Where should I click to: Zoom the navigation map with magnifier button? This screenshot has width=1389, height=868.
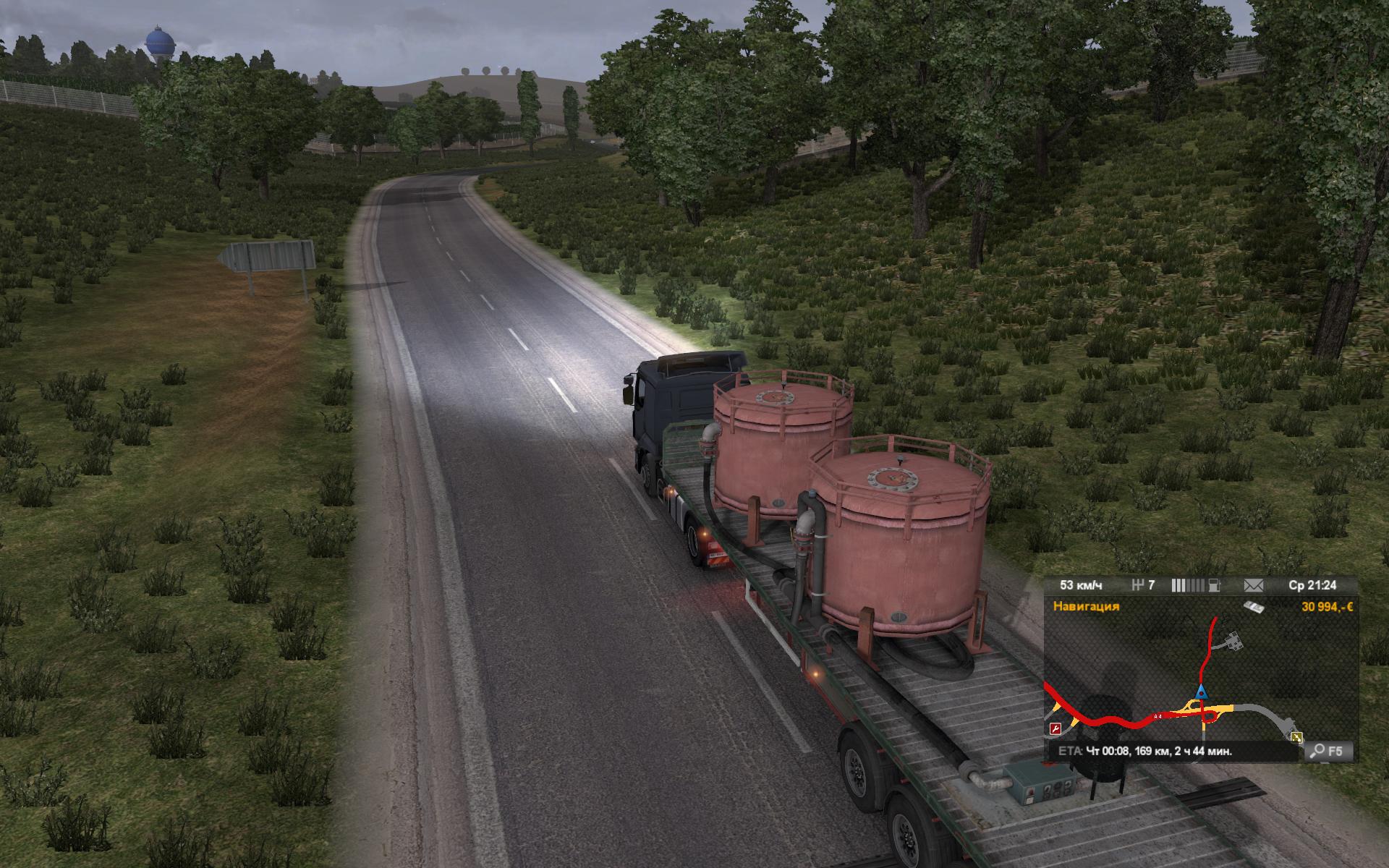(1328, 752)
